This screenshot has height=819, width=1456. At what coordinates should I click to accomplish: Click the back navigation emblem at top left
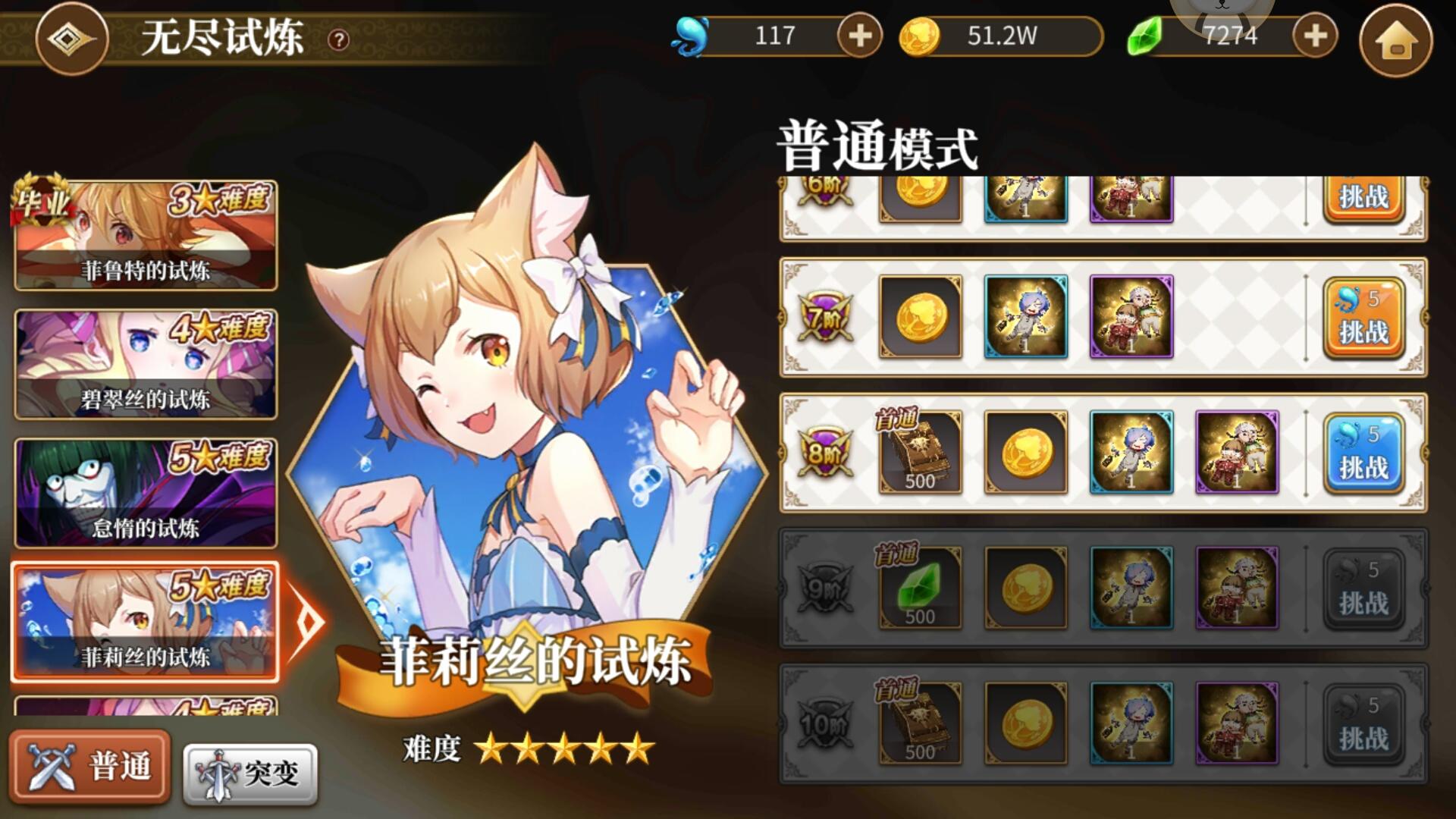pyautogui.click(x=72, y=40)
